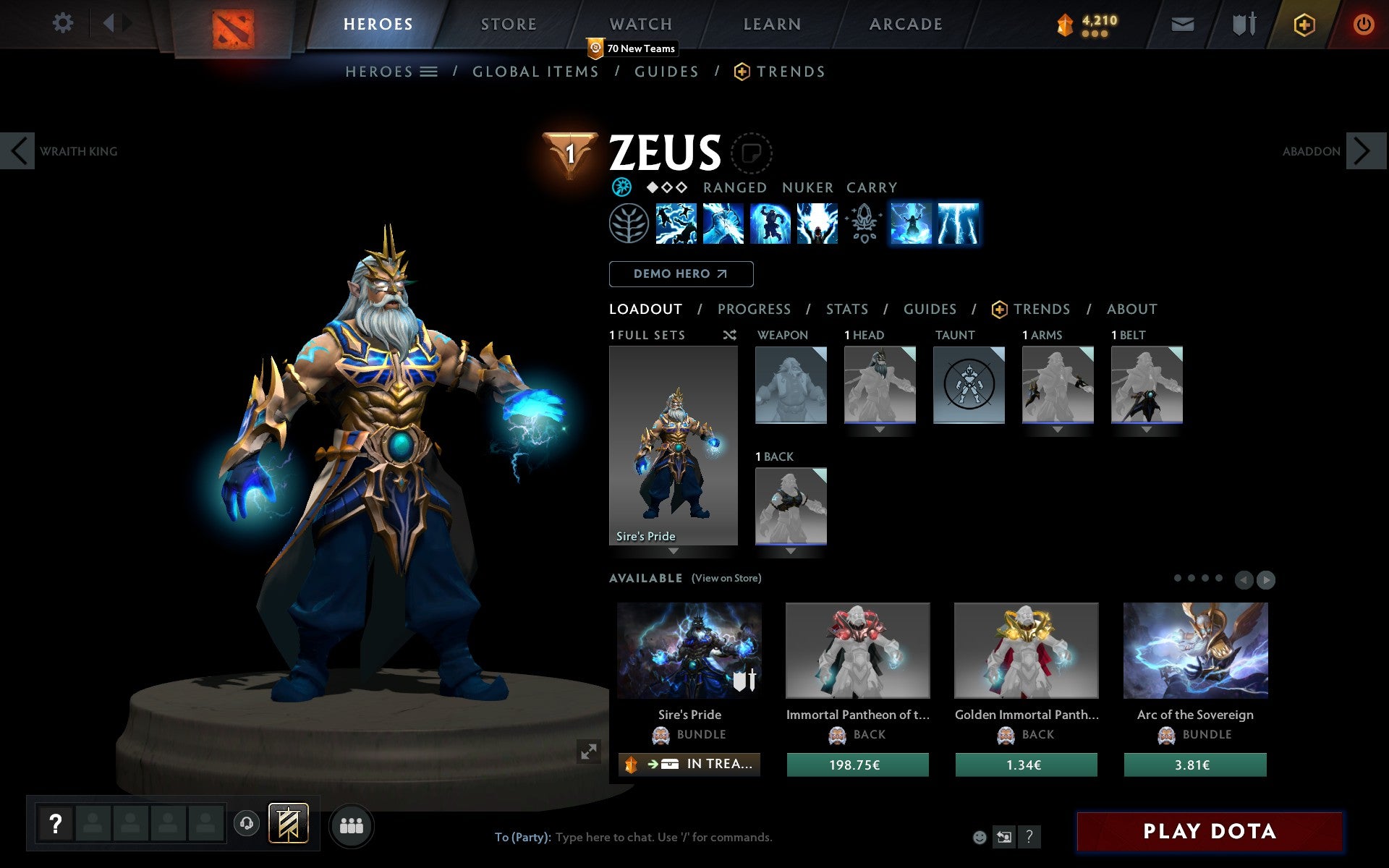The image size is (1389, 868).
Task: Expand the Sire's Pride set dropdown arrow
Action: click(673, 550)
